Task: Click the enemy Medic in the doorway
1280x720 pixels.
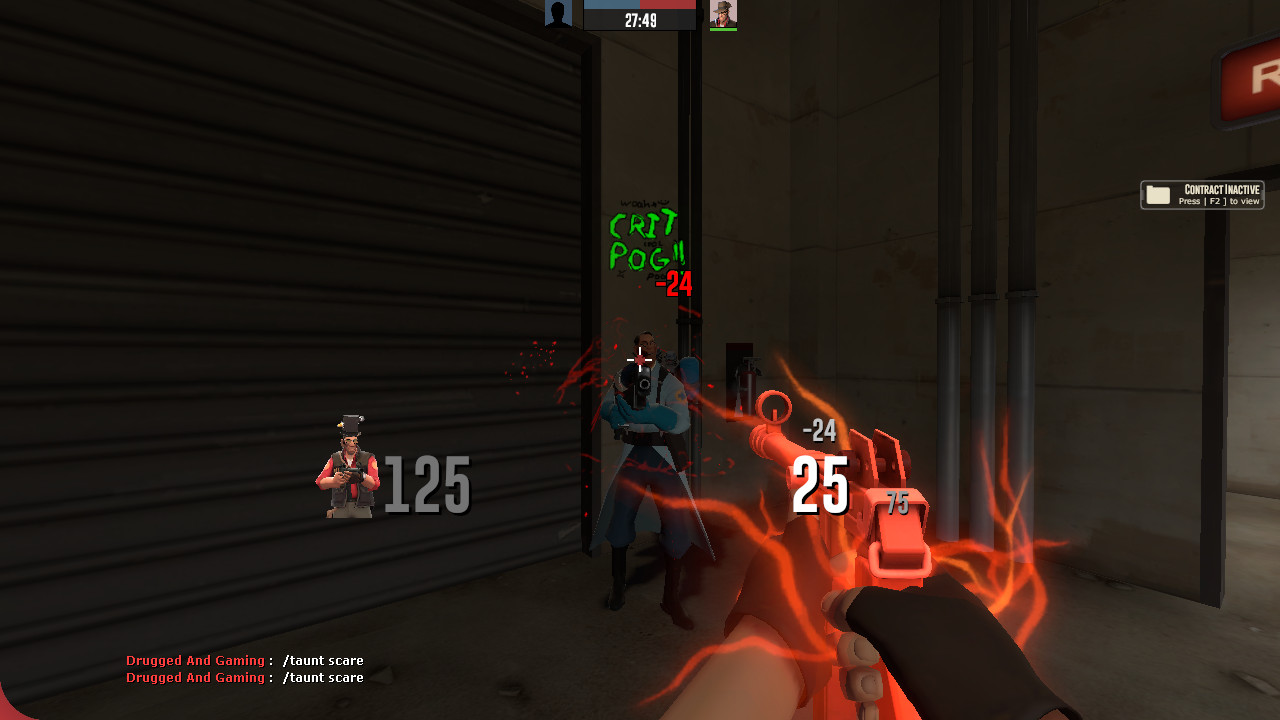Action: [x=640, y=450]
